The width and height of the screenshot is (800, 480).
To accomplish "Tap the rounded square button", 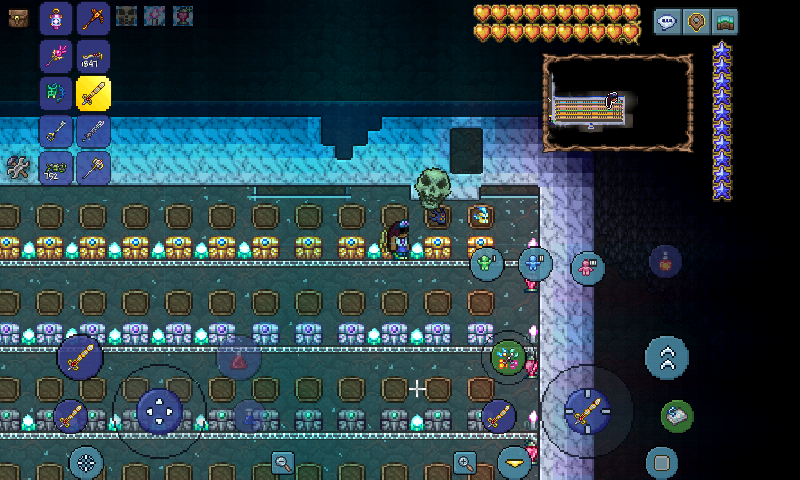I will click(x=661, y=462).
